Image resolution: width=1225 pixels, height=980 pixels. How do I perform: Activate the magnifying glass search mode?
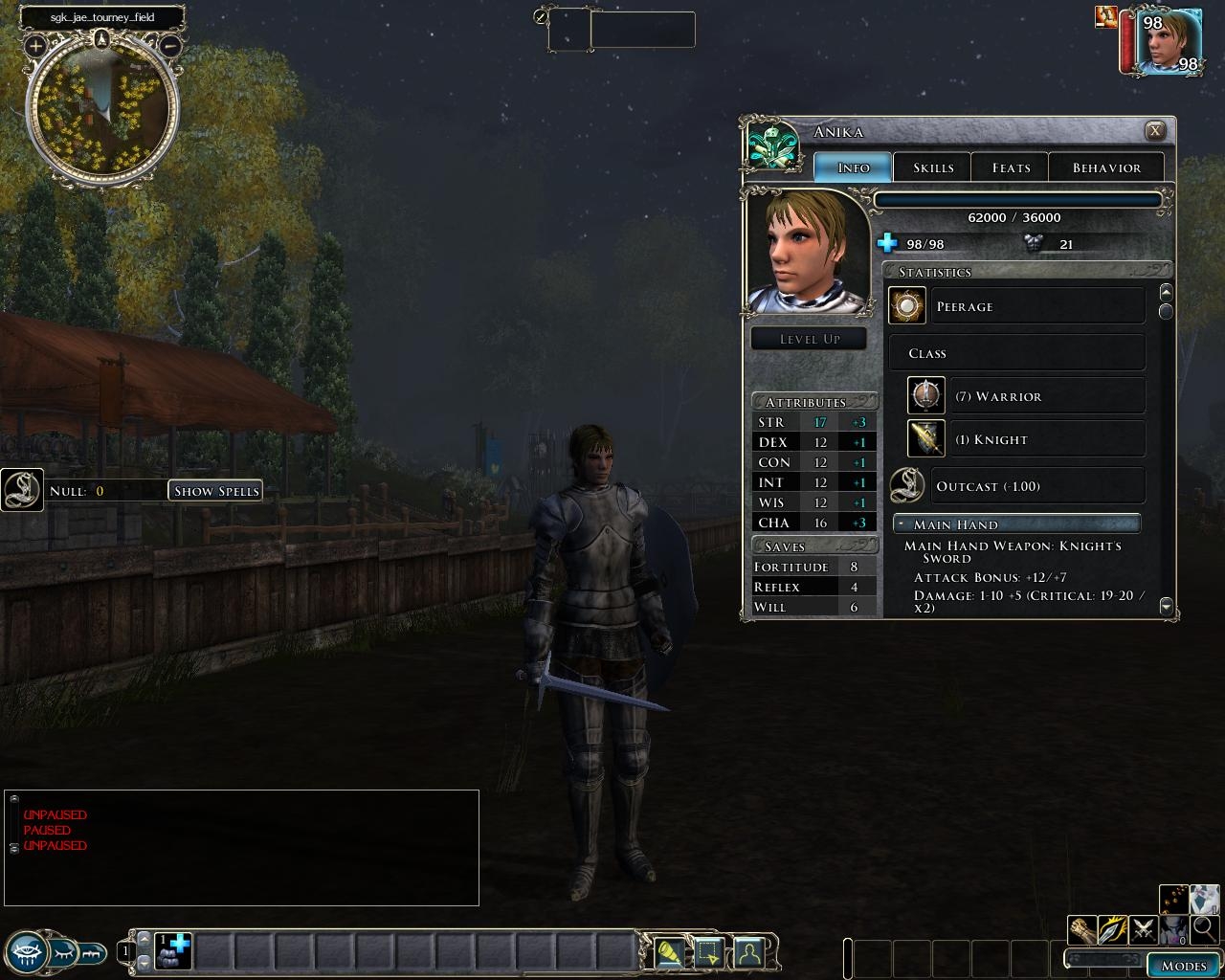click(1205, 929)
